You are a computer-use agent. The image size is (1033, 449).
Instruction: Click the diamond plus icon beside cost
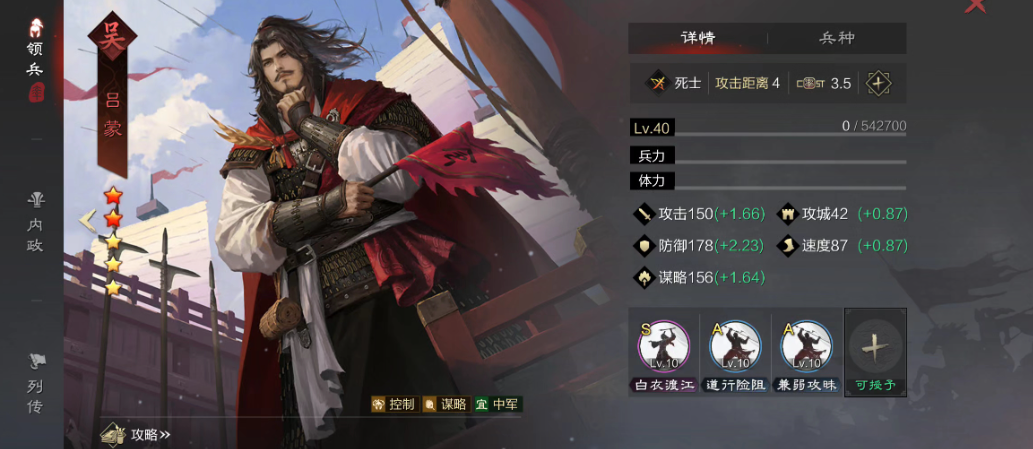878,83
